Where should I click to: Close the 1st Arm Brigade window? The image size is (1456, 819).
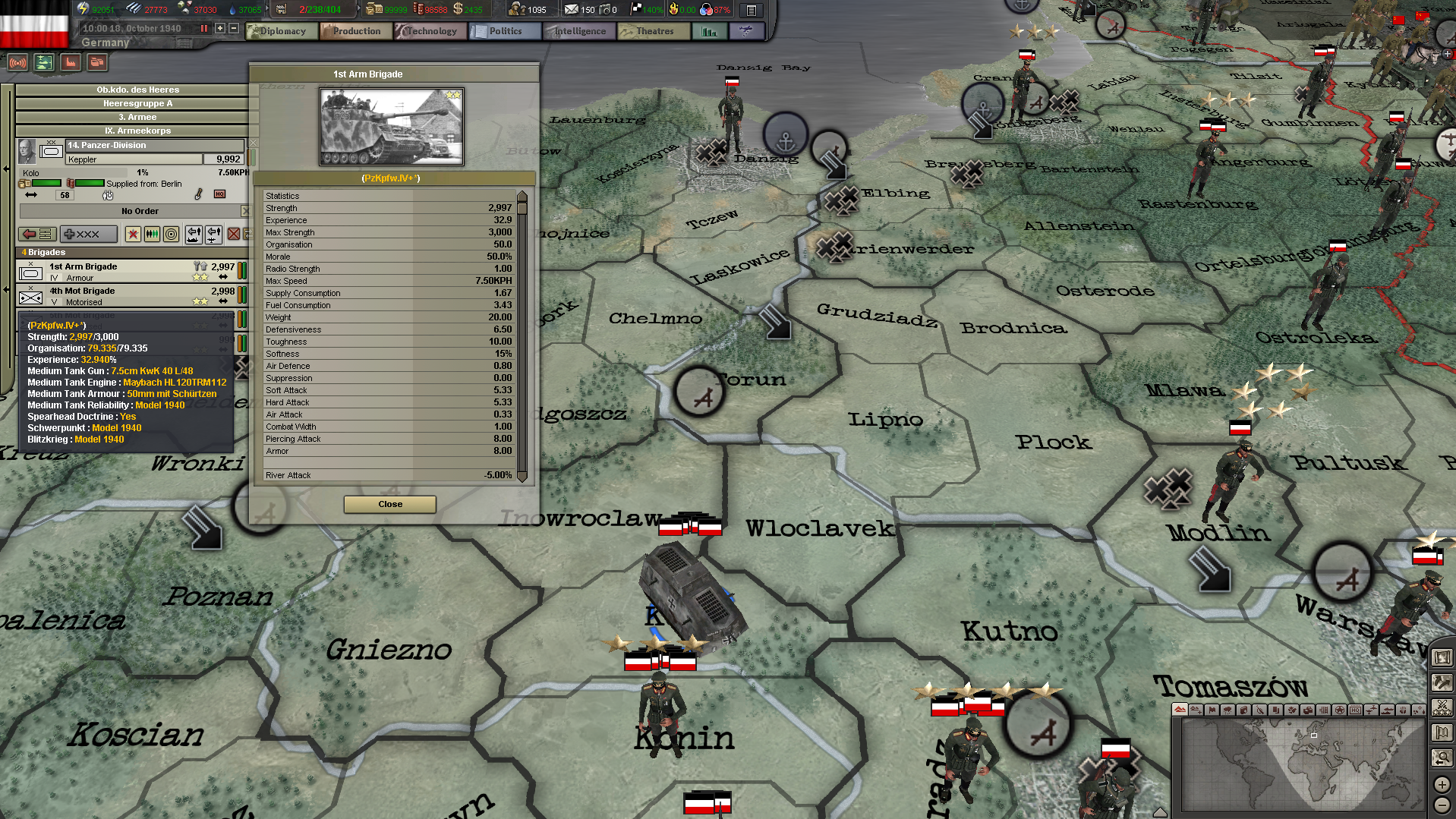(x=389, y=504)
